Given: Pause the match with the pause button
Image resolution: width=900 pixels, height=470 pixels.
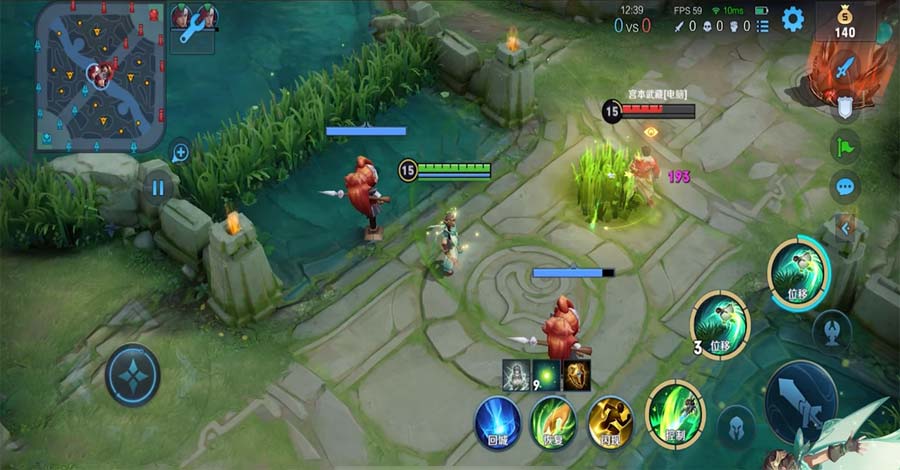Looking at the screenshot, I should coord(158,187).
